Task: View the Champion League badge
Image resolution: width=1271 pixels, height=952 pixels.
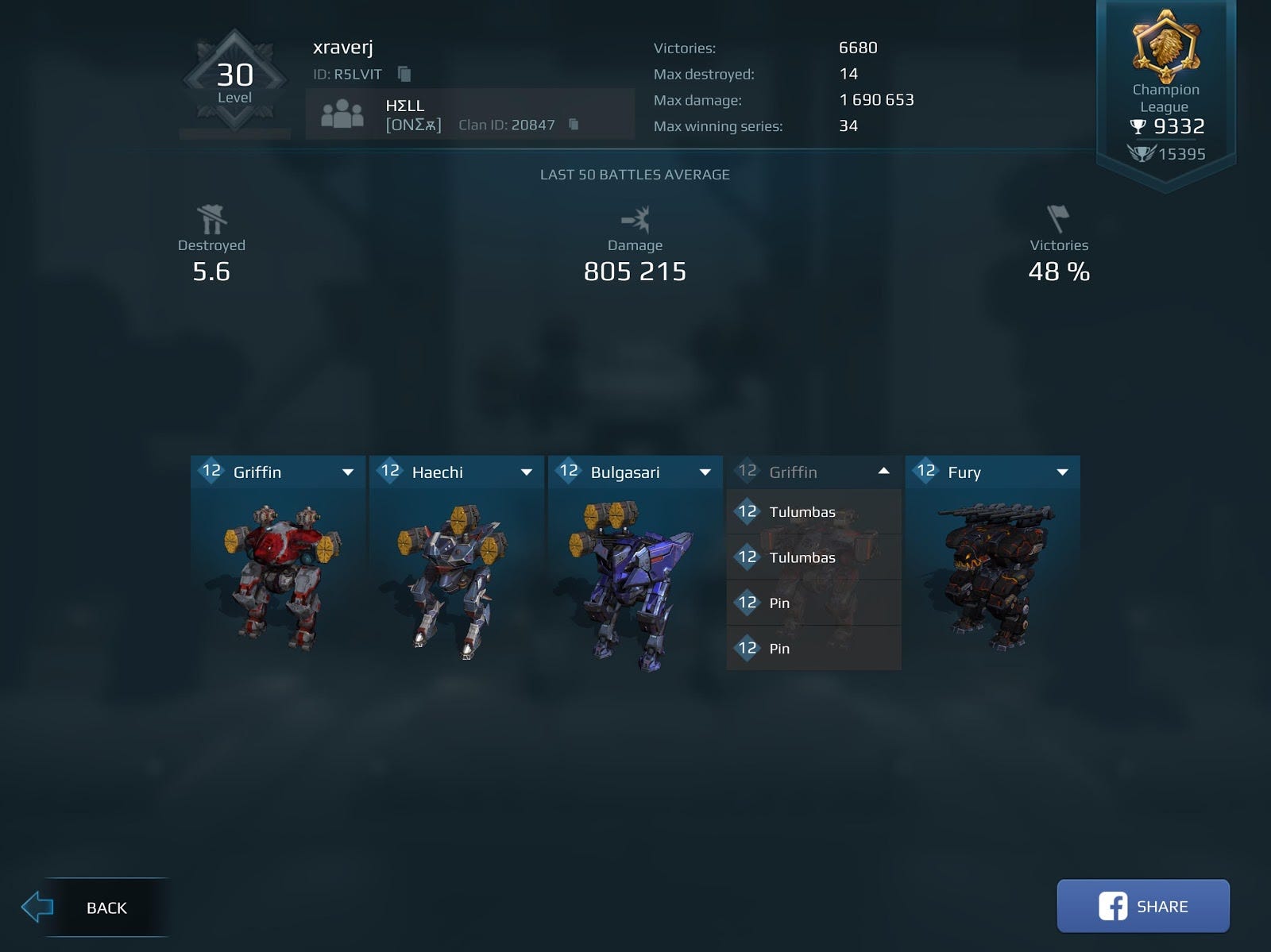Action: point(1165,48)
